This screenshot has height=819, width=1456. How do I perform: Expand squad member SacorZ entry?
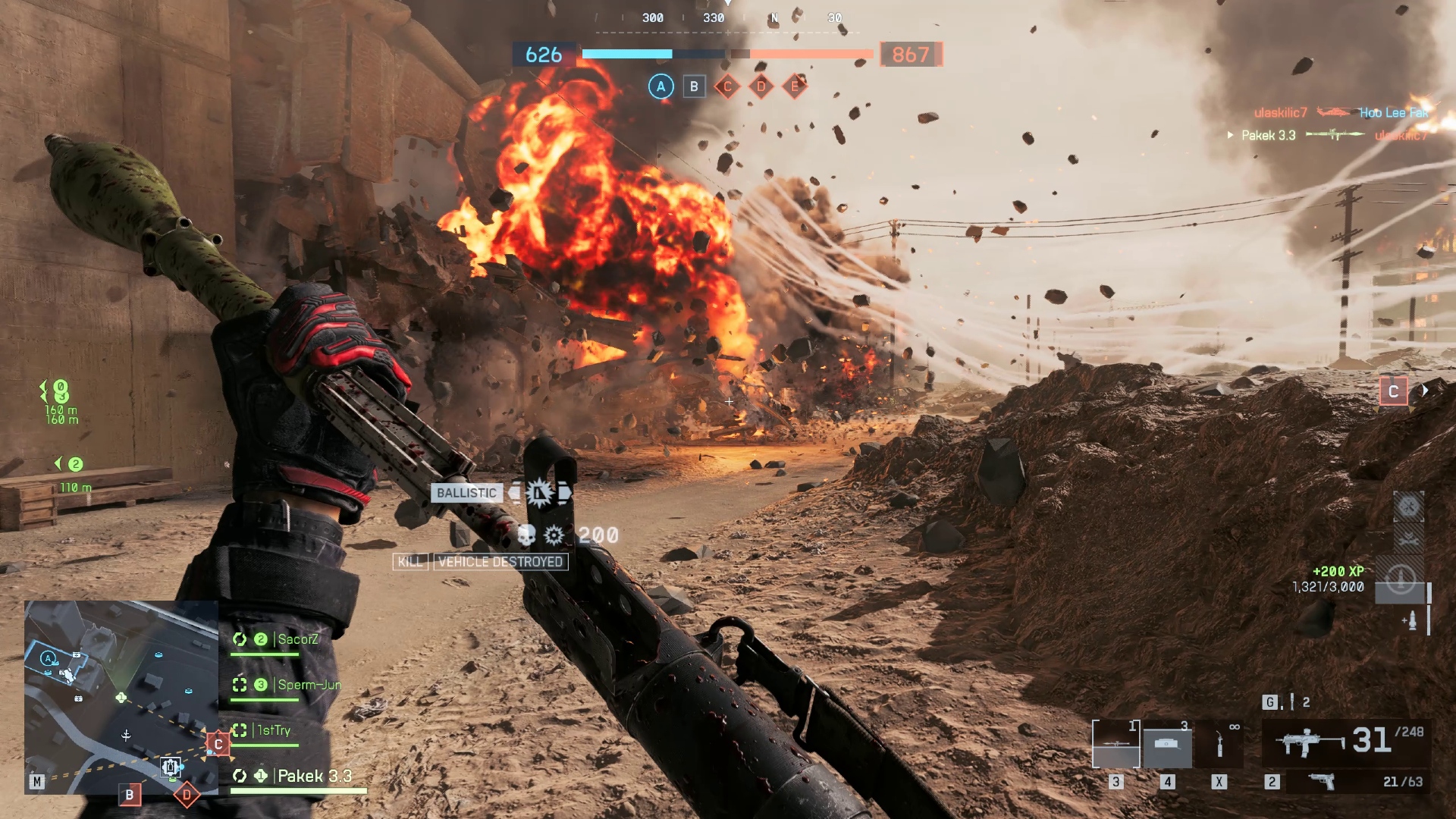[x=299, y=639]
